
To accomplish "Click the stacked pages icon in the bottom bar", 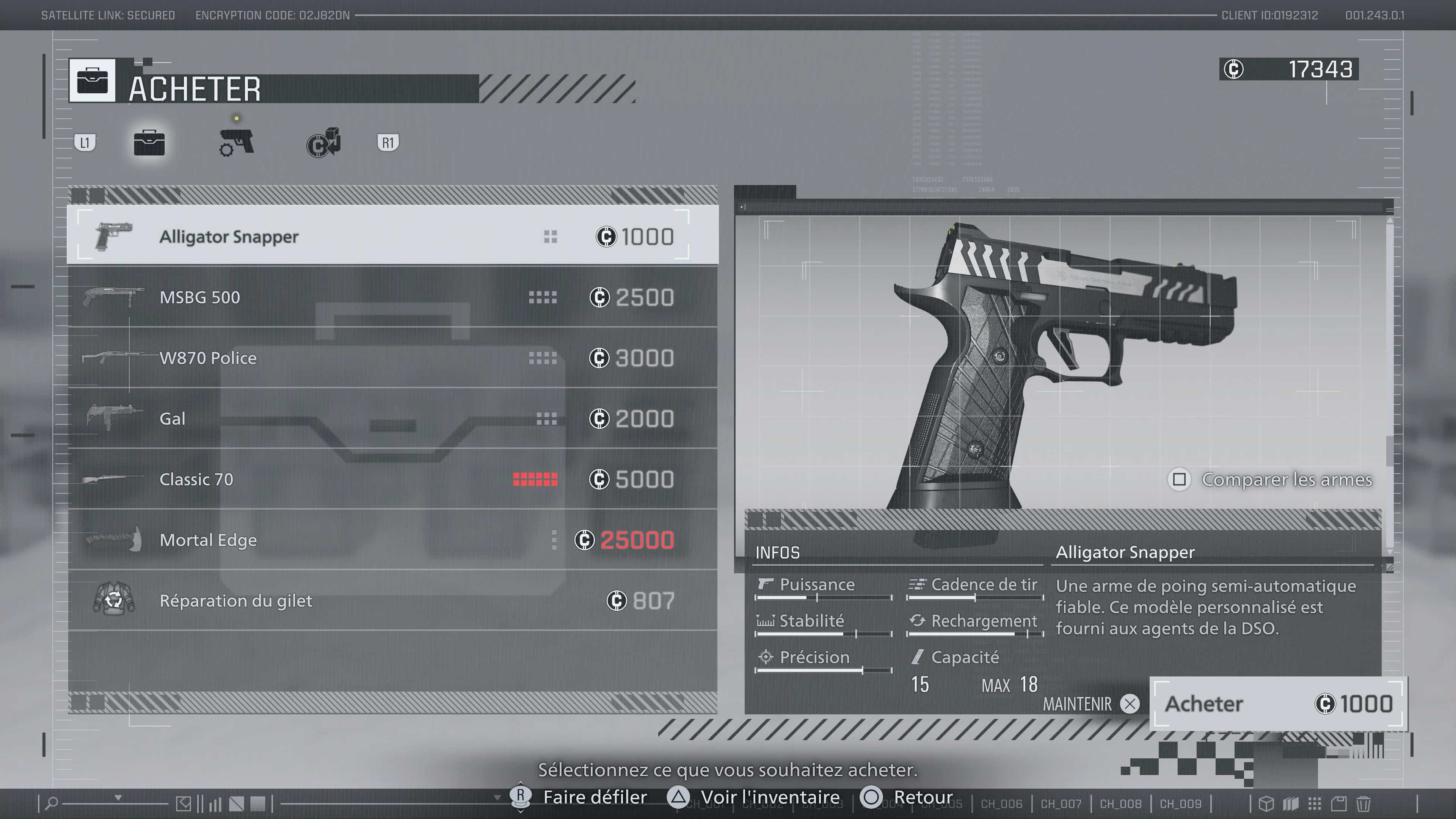I will click(x=1291, y=803).
